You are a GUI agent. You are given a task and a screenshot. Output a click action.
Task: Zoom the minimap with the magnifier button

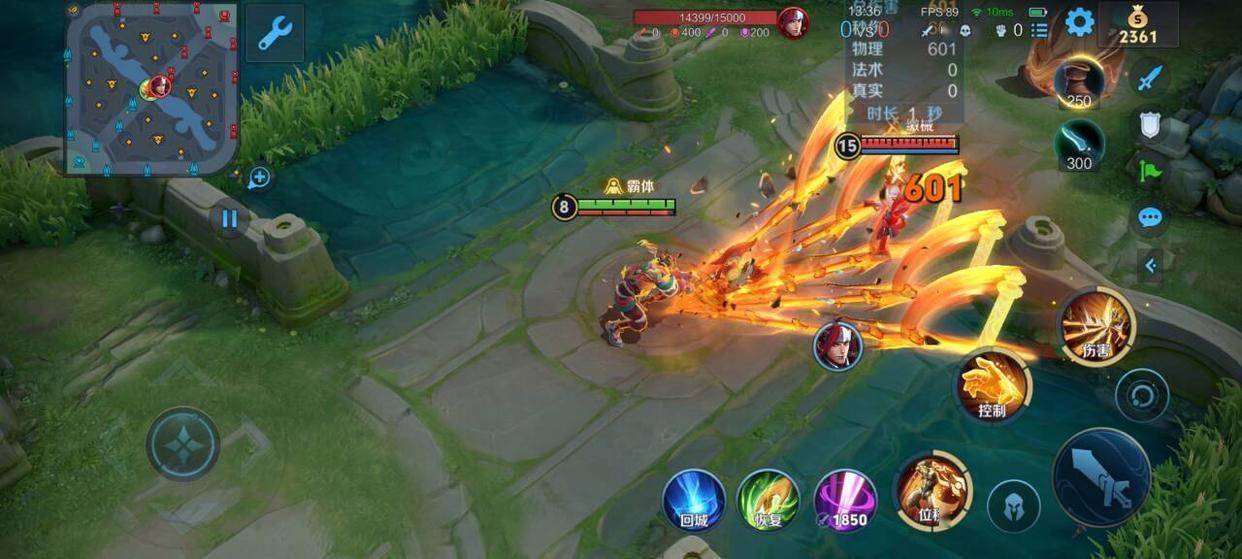pyautogui.click(x=259, y=178)
